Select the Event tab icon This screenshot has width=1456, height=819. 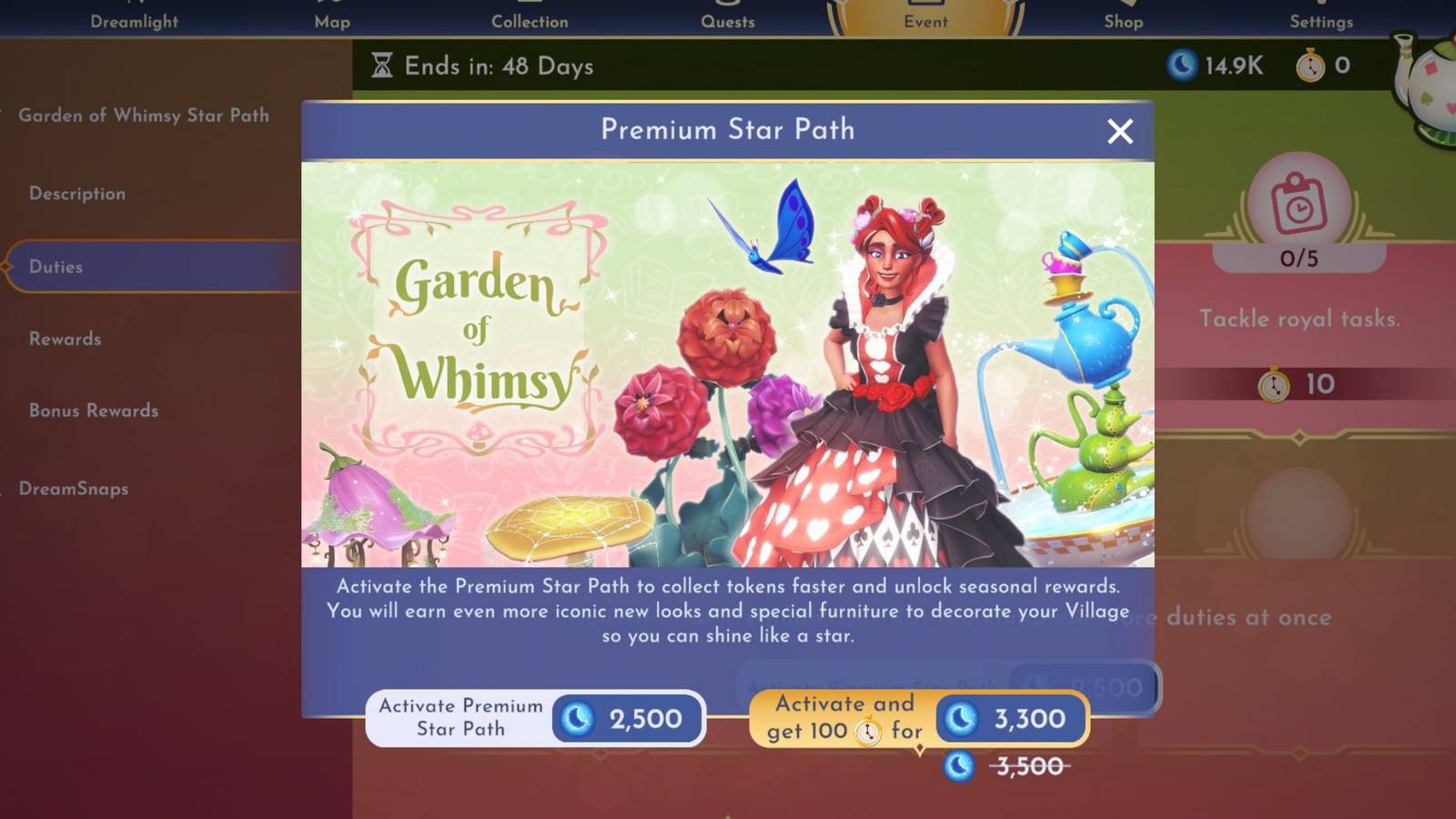(x=925, y=14)
